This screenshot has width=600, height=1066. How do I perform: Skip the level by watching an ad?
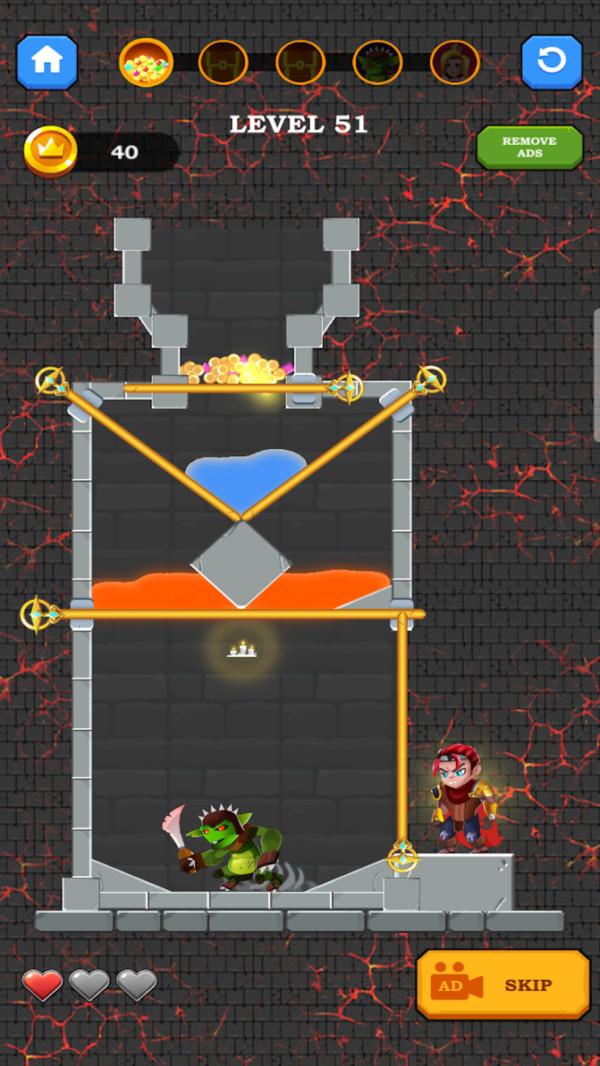point(502,985)
